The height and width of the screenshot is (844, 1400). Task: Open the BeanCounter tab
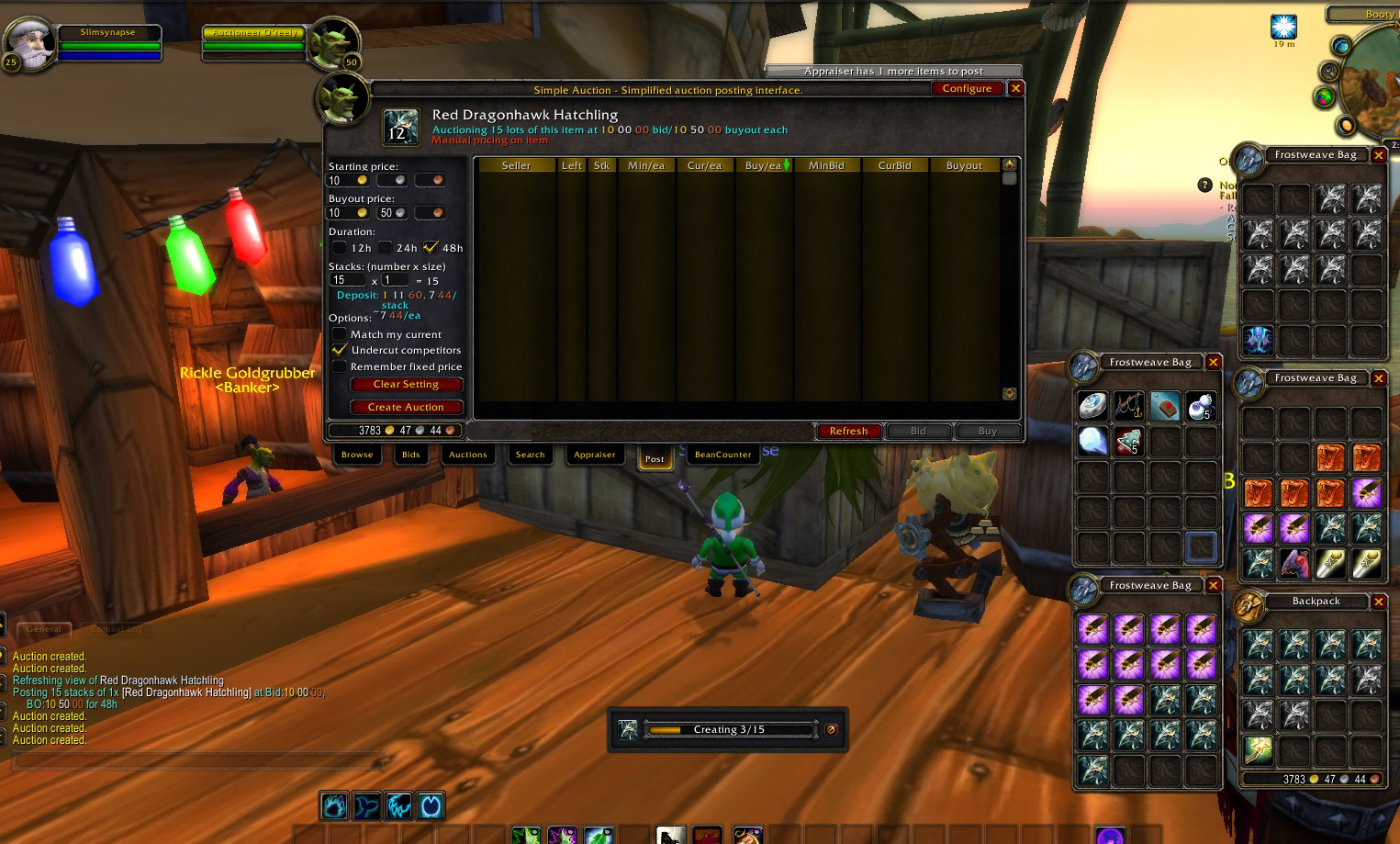click(x=722, y=454)
